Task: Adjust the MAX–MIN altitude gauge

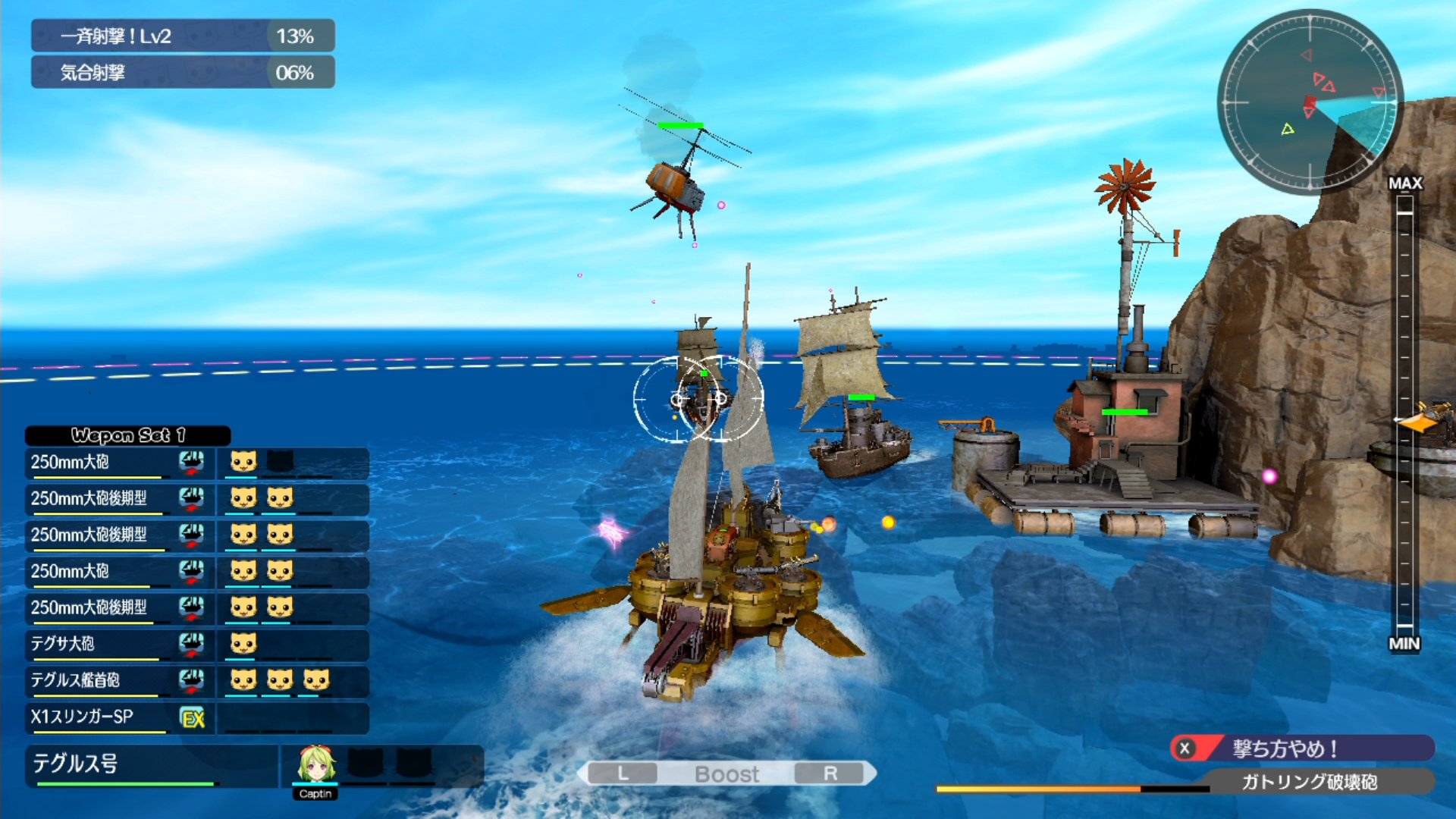Action: pyautogui.click(x=1404, y=413)
